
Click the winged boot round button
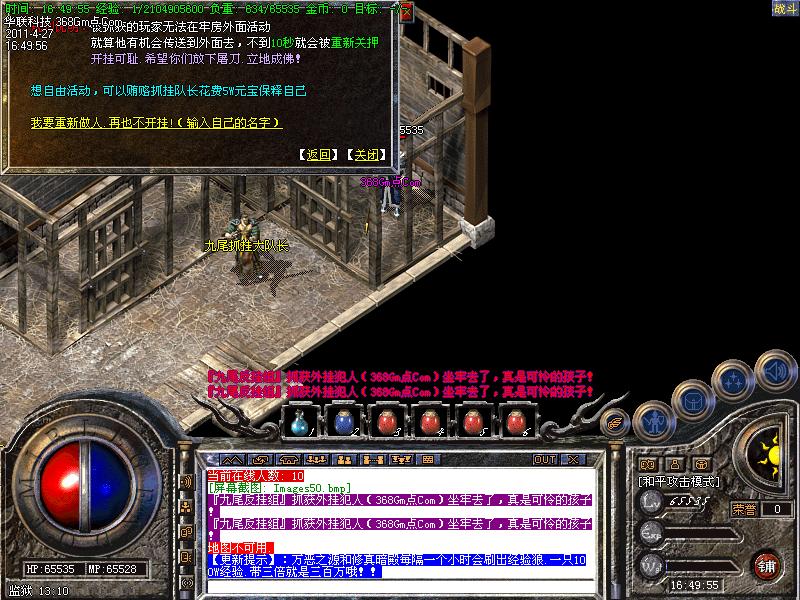(616, 422)
